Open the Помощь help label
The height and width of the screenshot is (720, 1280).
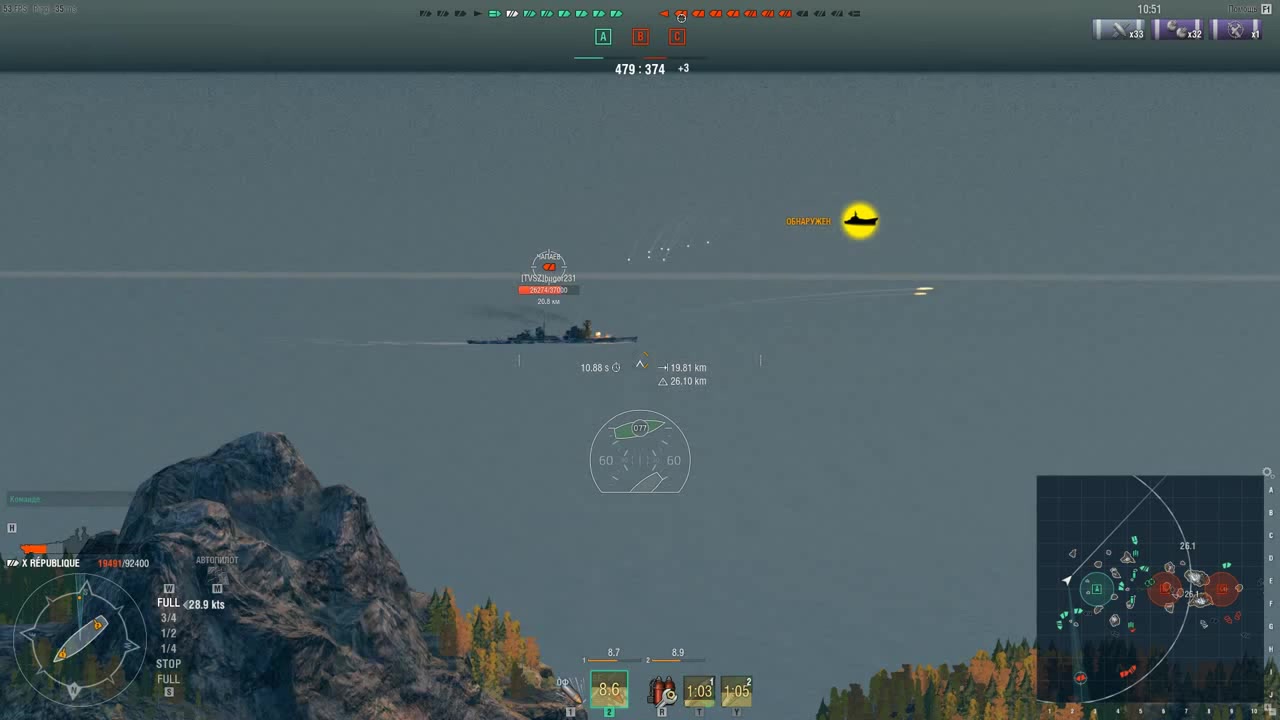coord(1243,9)
